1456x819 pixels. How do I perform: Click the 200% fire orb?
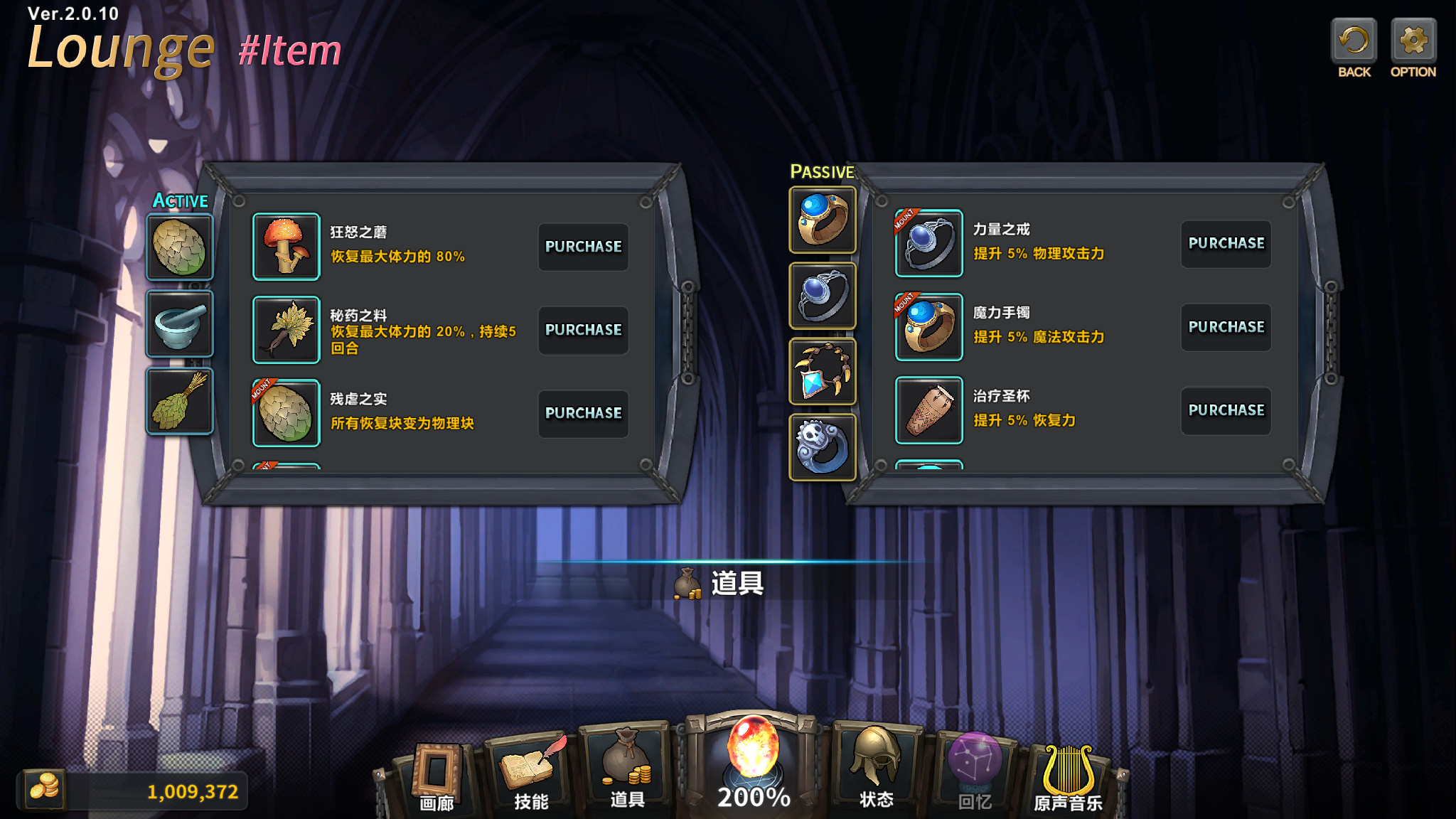point(754,761)
